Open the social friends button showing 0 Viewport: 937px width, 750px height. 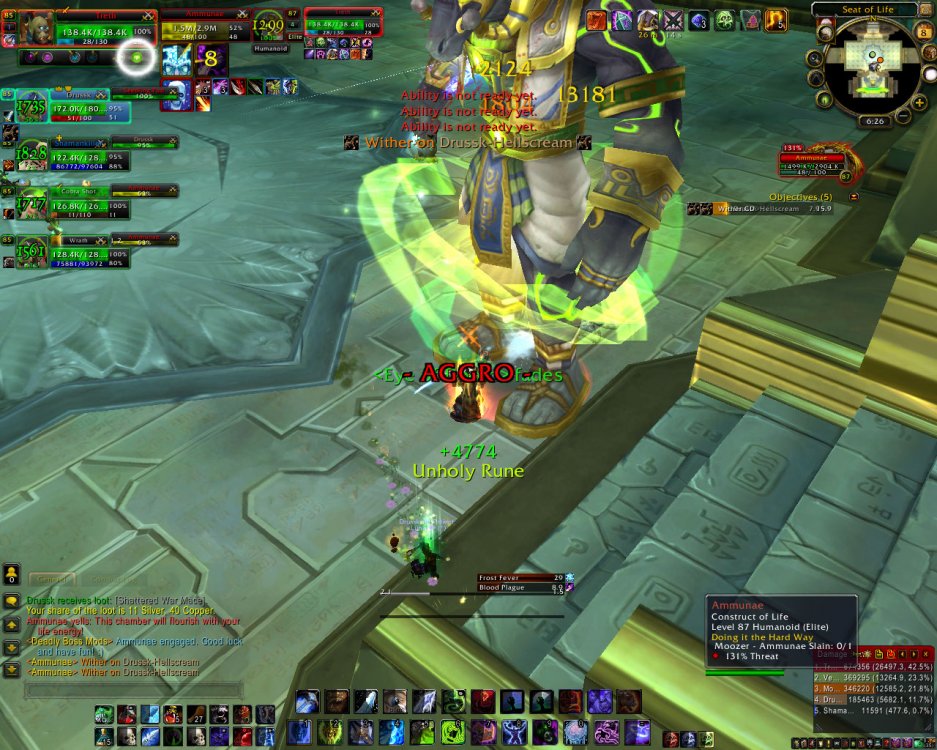pos(11,575)
